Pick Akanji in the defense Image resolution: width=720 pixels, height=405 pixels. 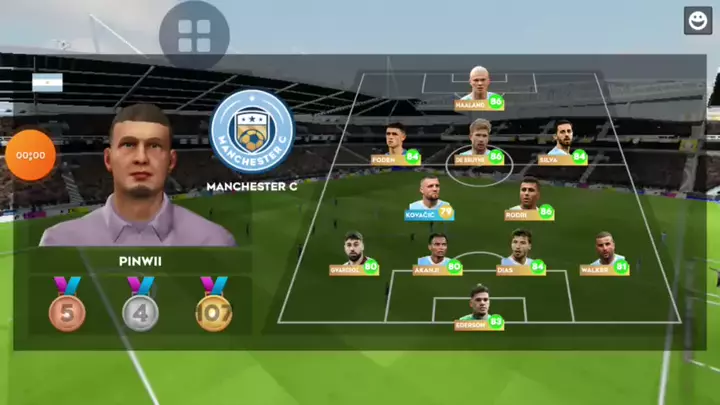(x=438, y=254)
